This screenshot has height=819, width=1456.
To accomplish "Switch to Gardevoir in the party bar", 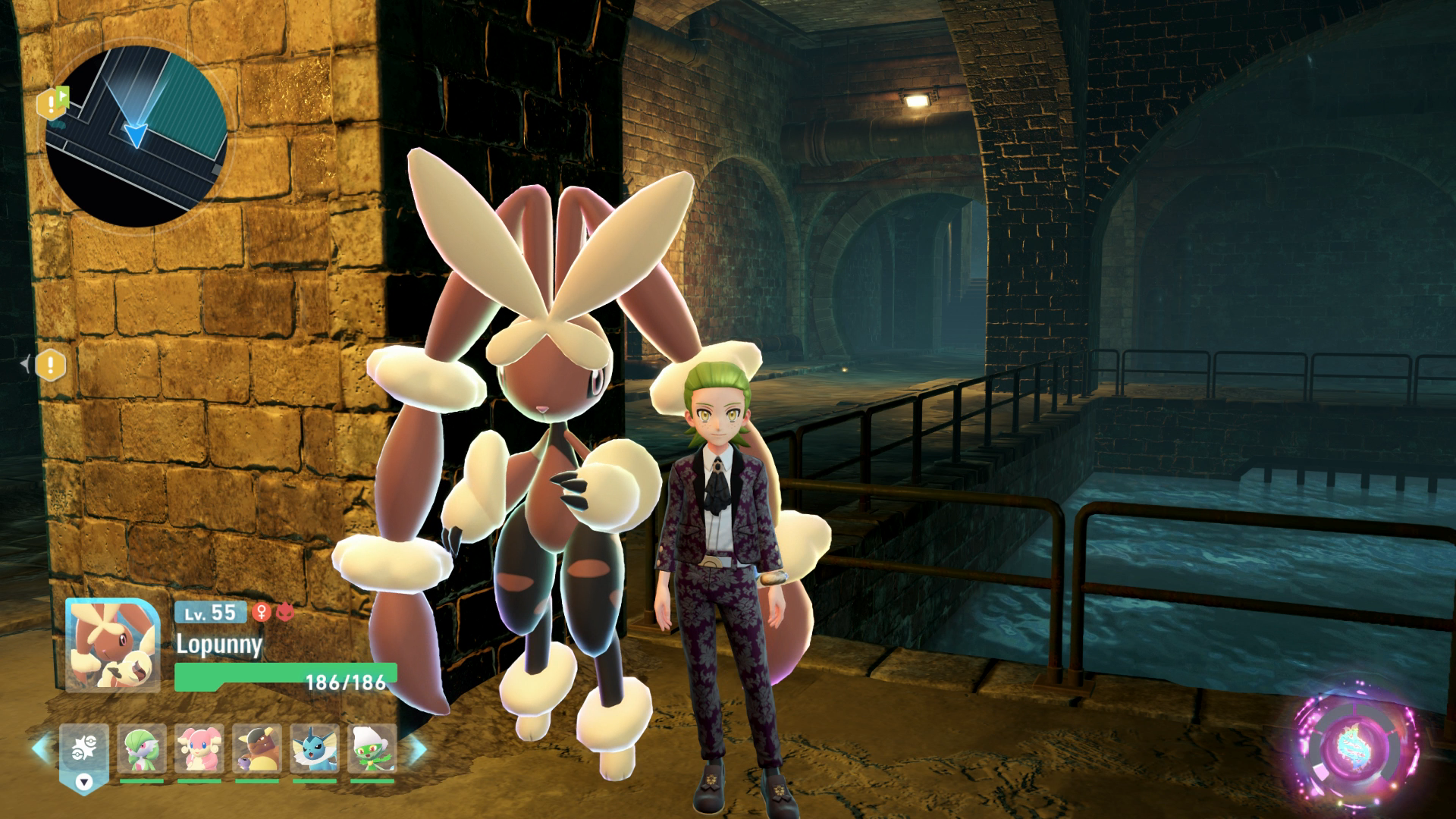I will coord(142,749).
